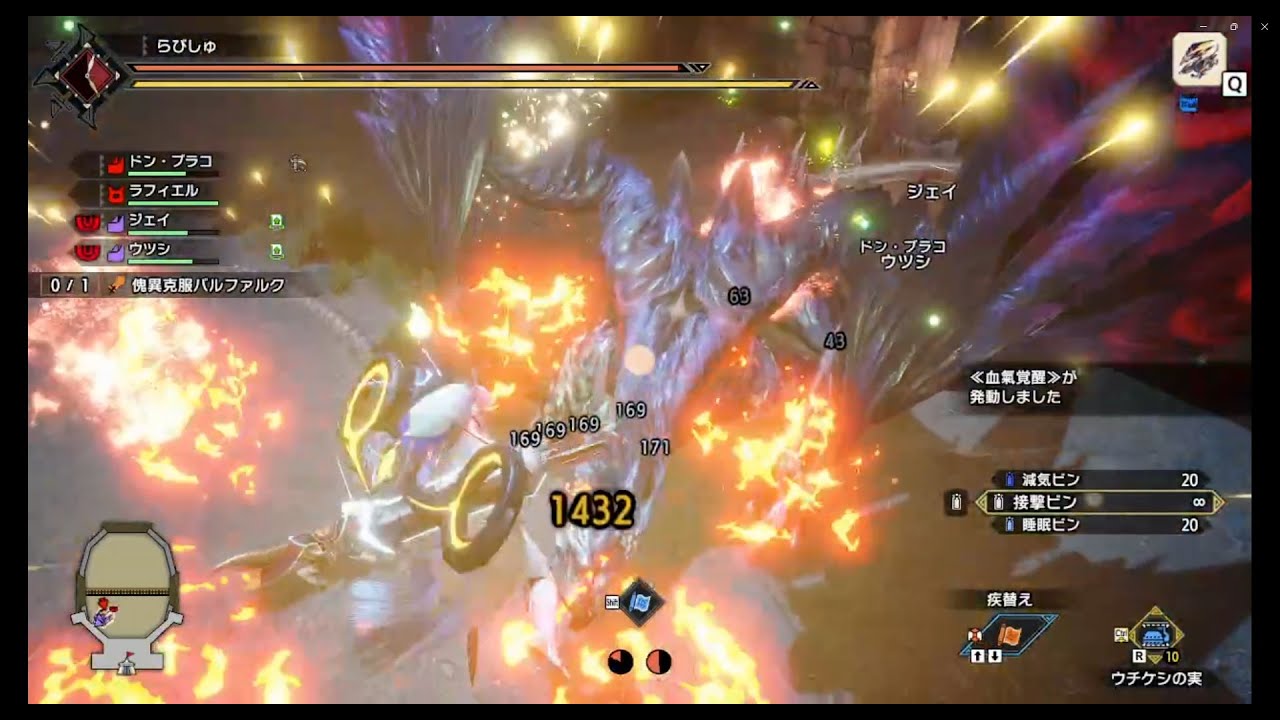Viewport: 1280px width, 720px height.
Task: Select party member ドン・ブラコ in list
Action: pos(170,162)
